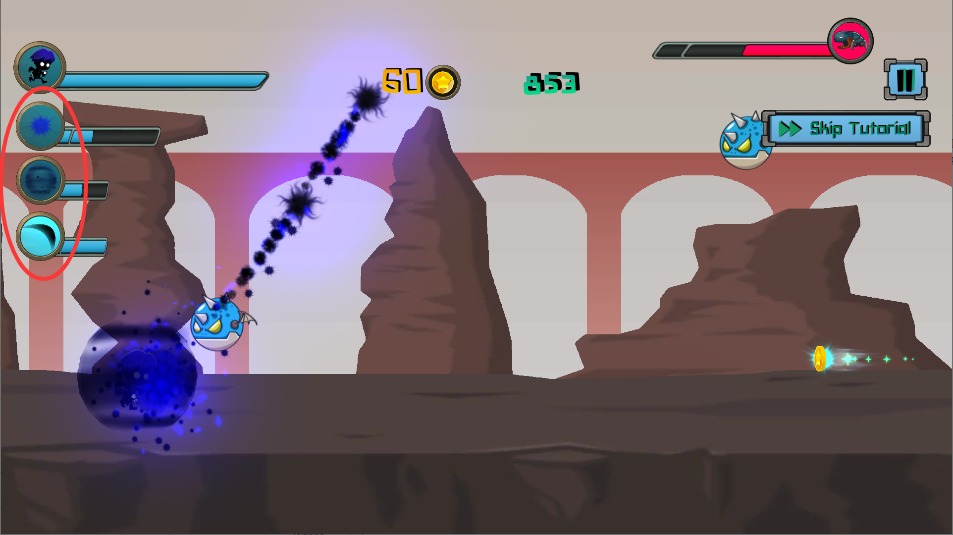Screen dimensions: 953x535
Task: Activate the cyan crescent slash ability
Action: coord(41,238)
